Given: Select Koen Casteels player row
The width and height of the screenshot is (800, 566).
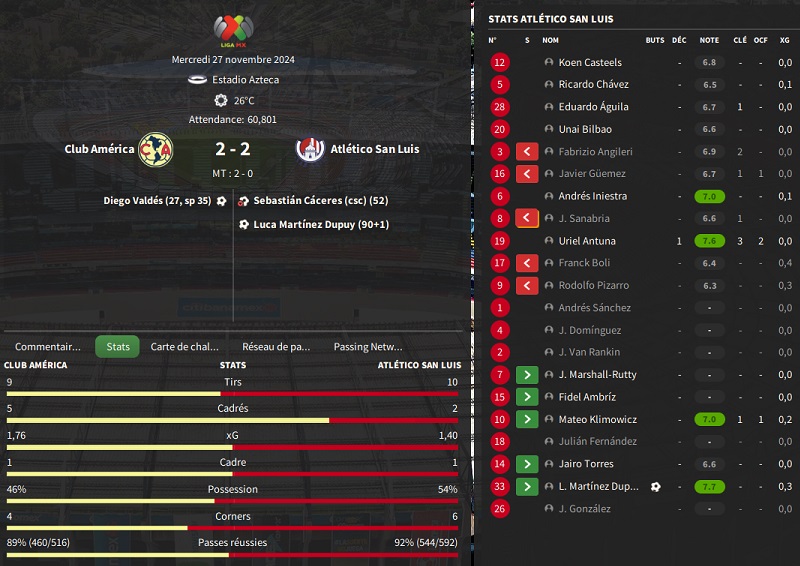Looking at the screenshot, I should [x=589, y=62].
